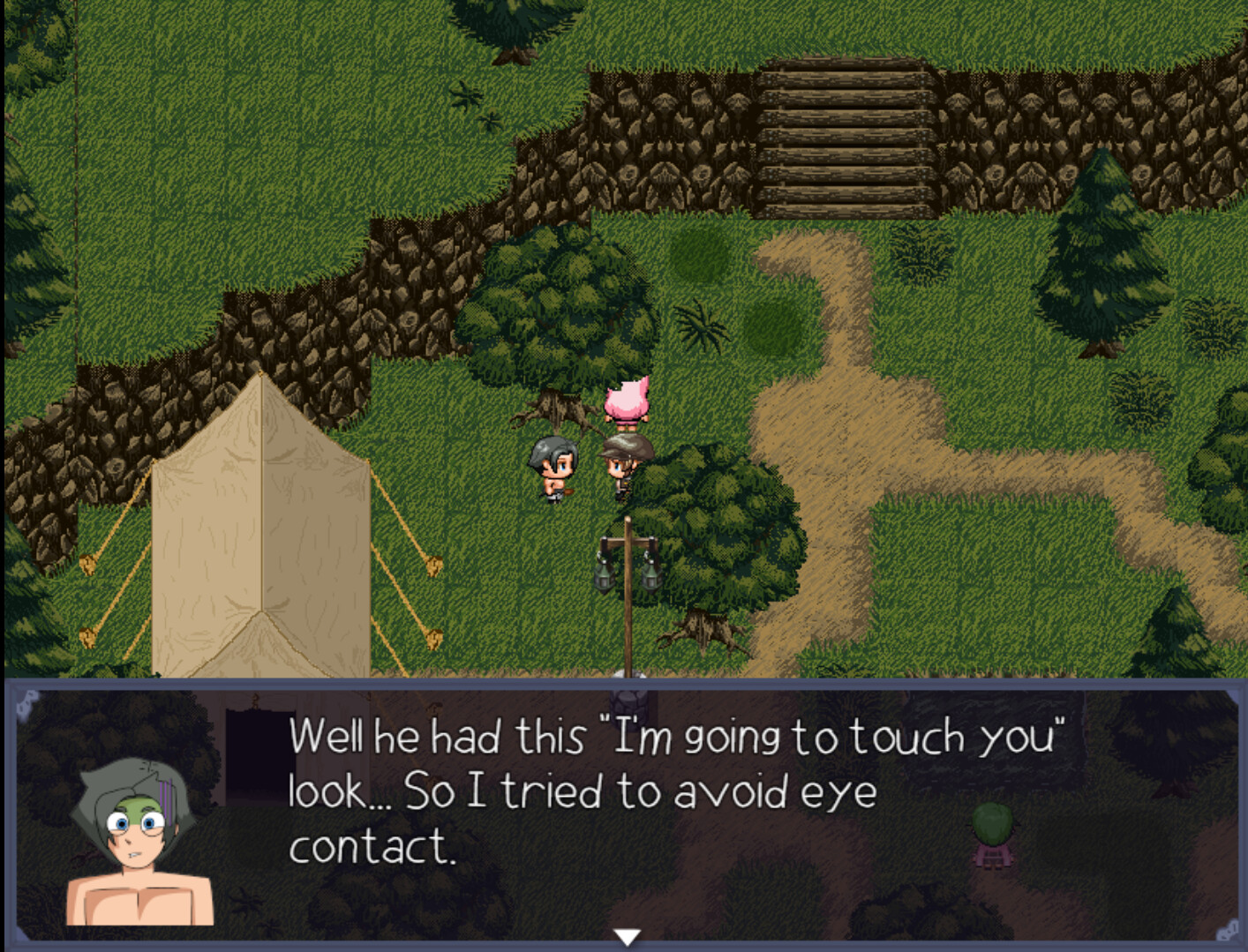Select the pink-haired character sprite
This screenshot has height=952, width=1248.
point(628,401)
